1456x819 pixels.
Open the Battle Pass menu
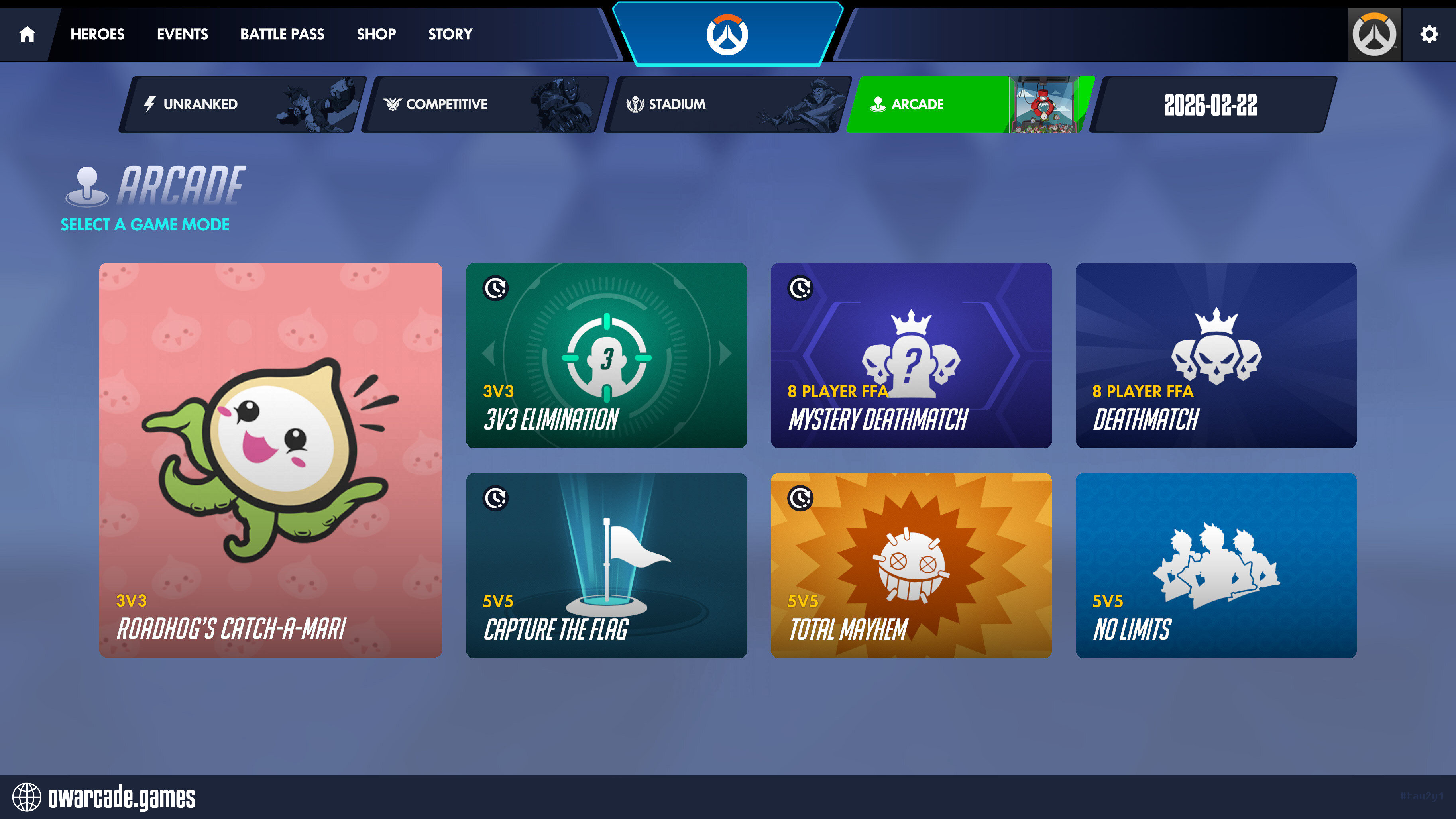point(282,35)
